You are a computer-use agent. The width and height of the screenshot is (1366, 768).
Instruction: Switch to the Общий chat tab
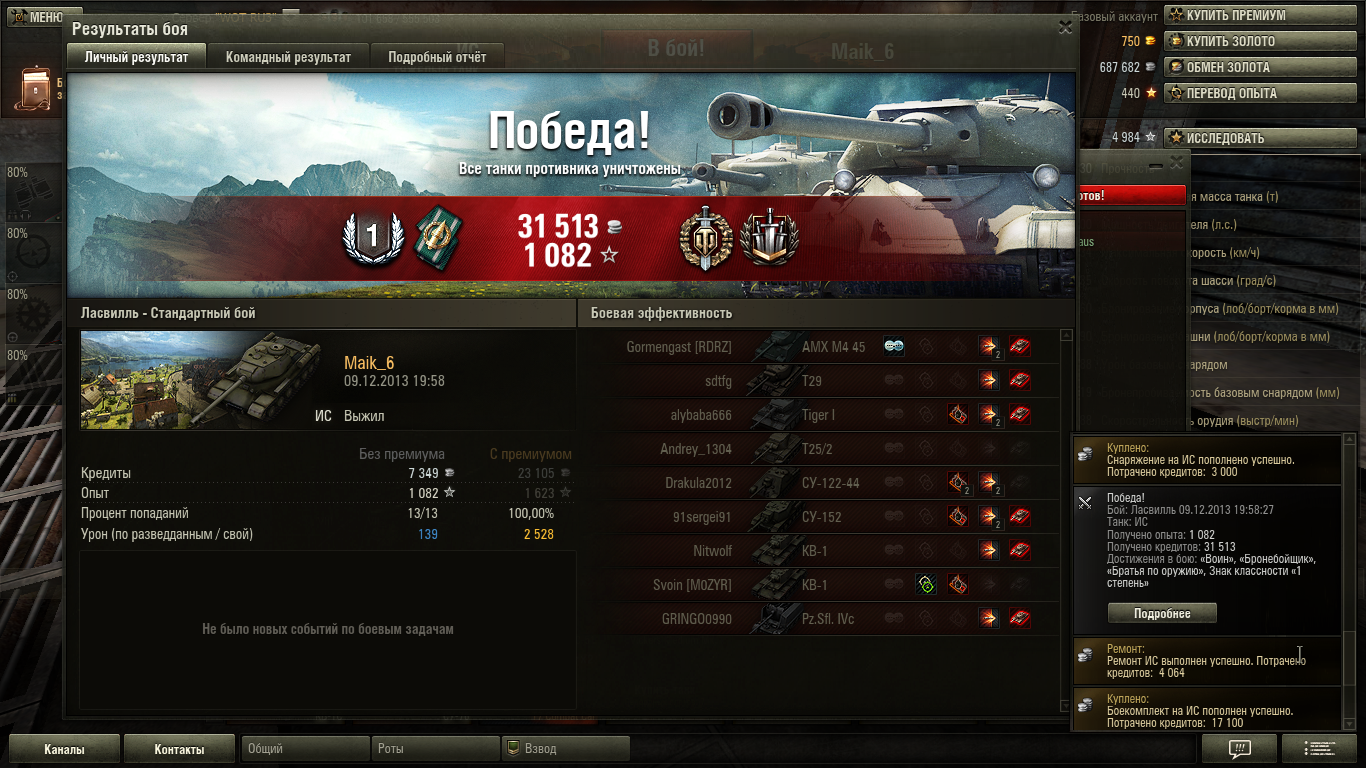pyautogui.click(x=304, y=749)
